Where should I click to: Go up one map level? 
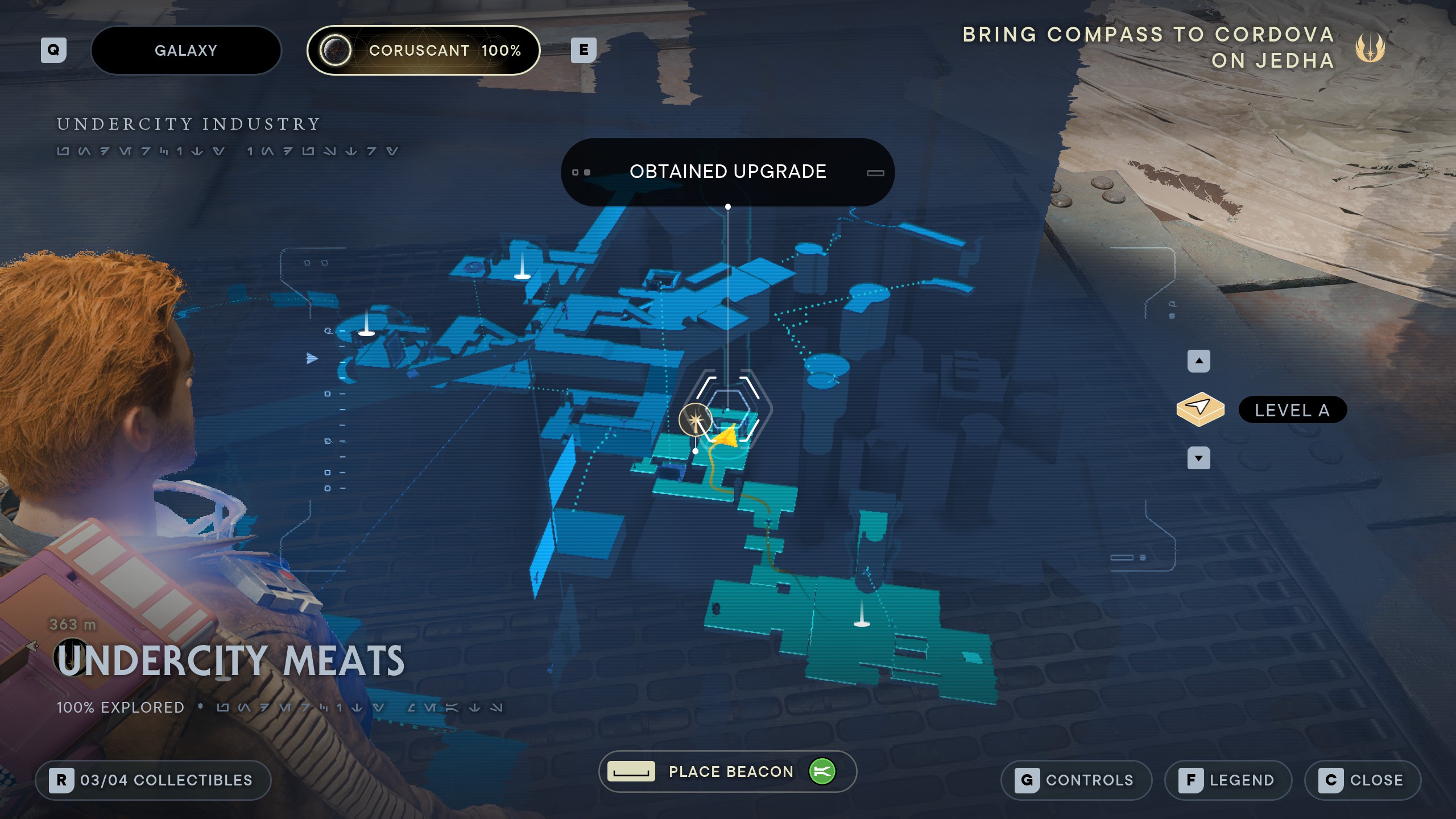(1198, 361)
